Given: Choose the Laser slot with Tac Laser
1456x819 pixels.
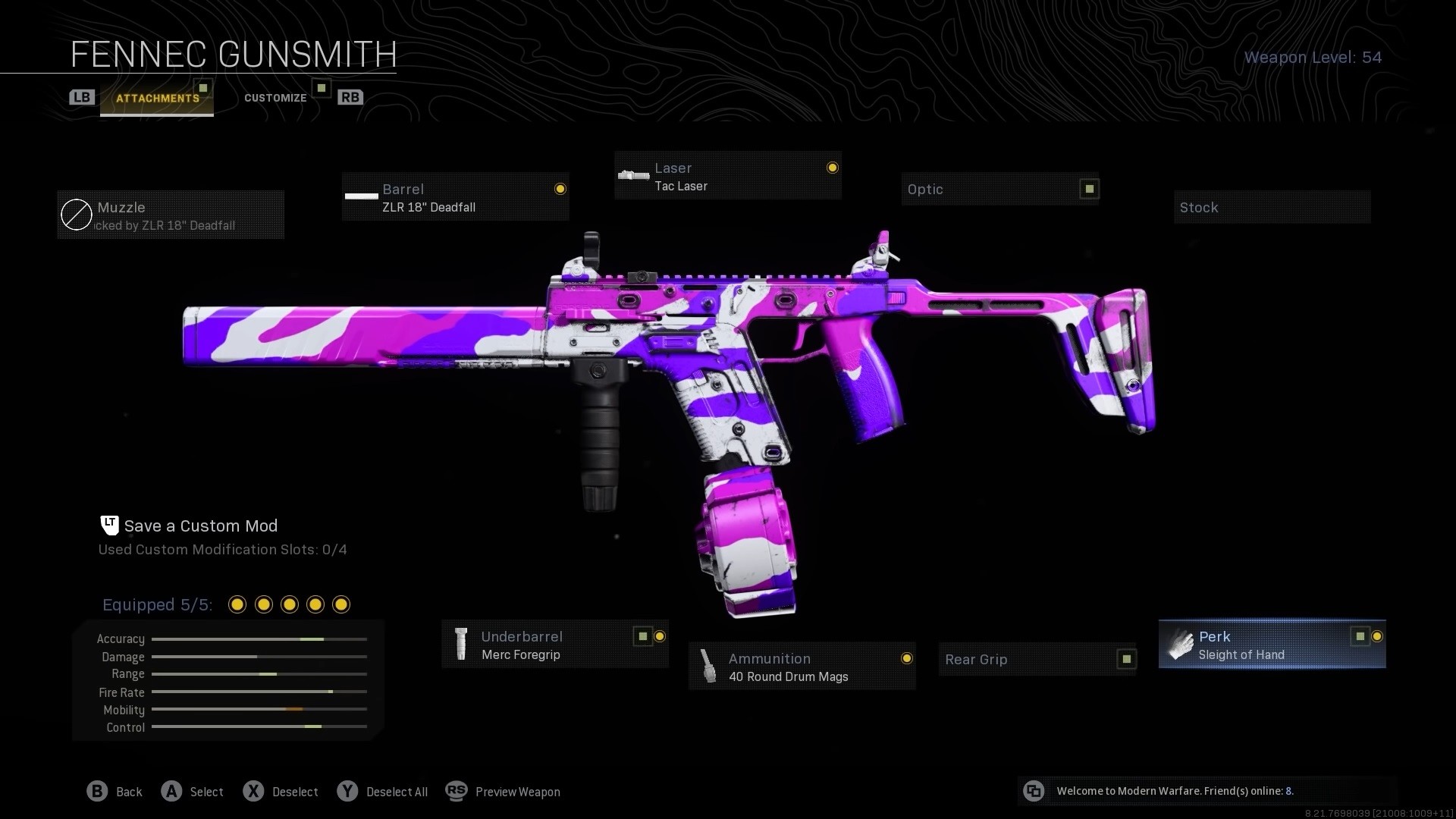Looking at the screenshot, I should coord(728,176).
